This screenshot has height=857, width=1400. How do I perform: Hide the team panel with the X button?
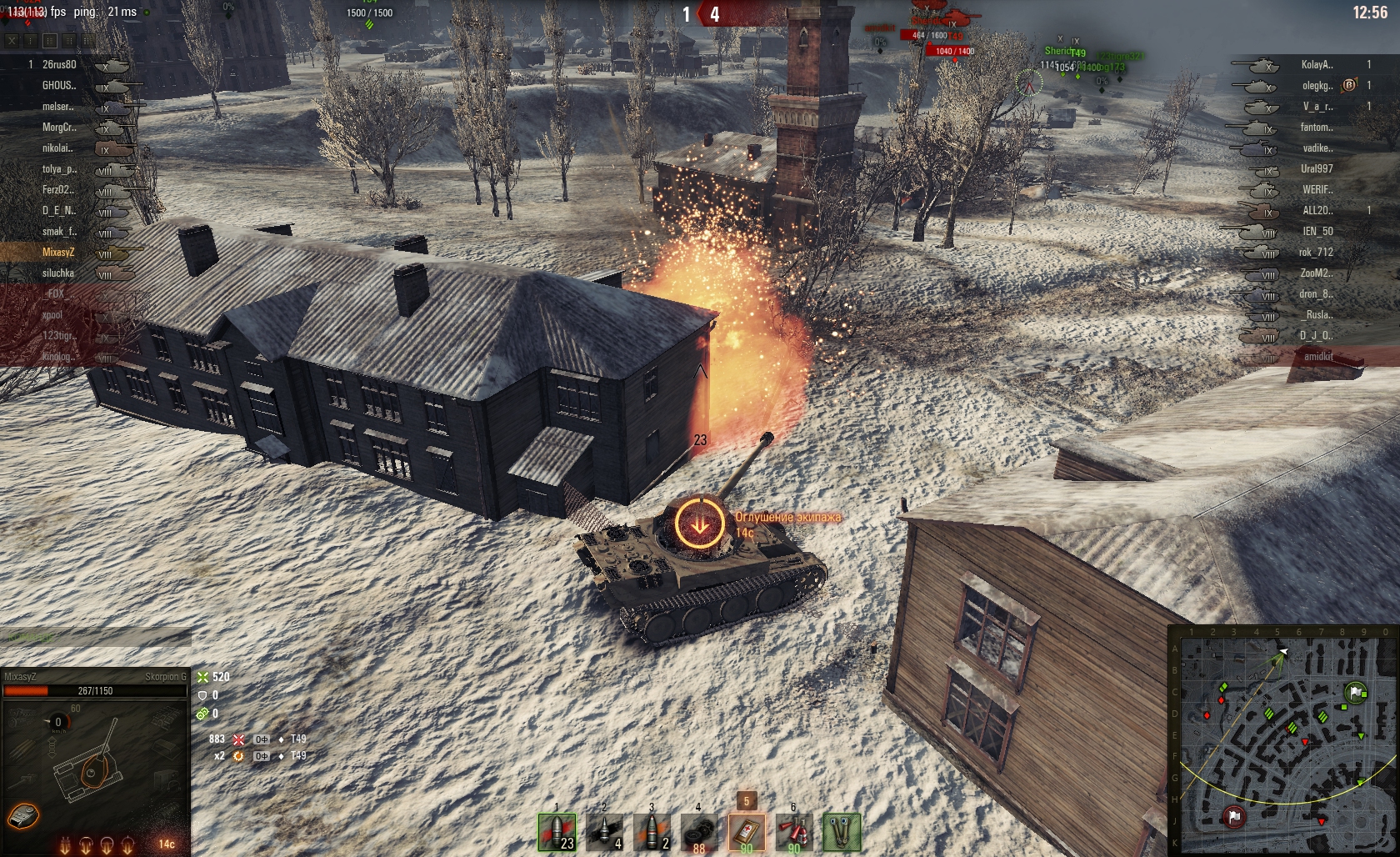[x=12, y=40]
